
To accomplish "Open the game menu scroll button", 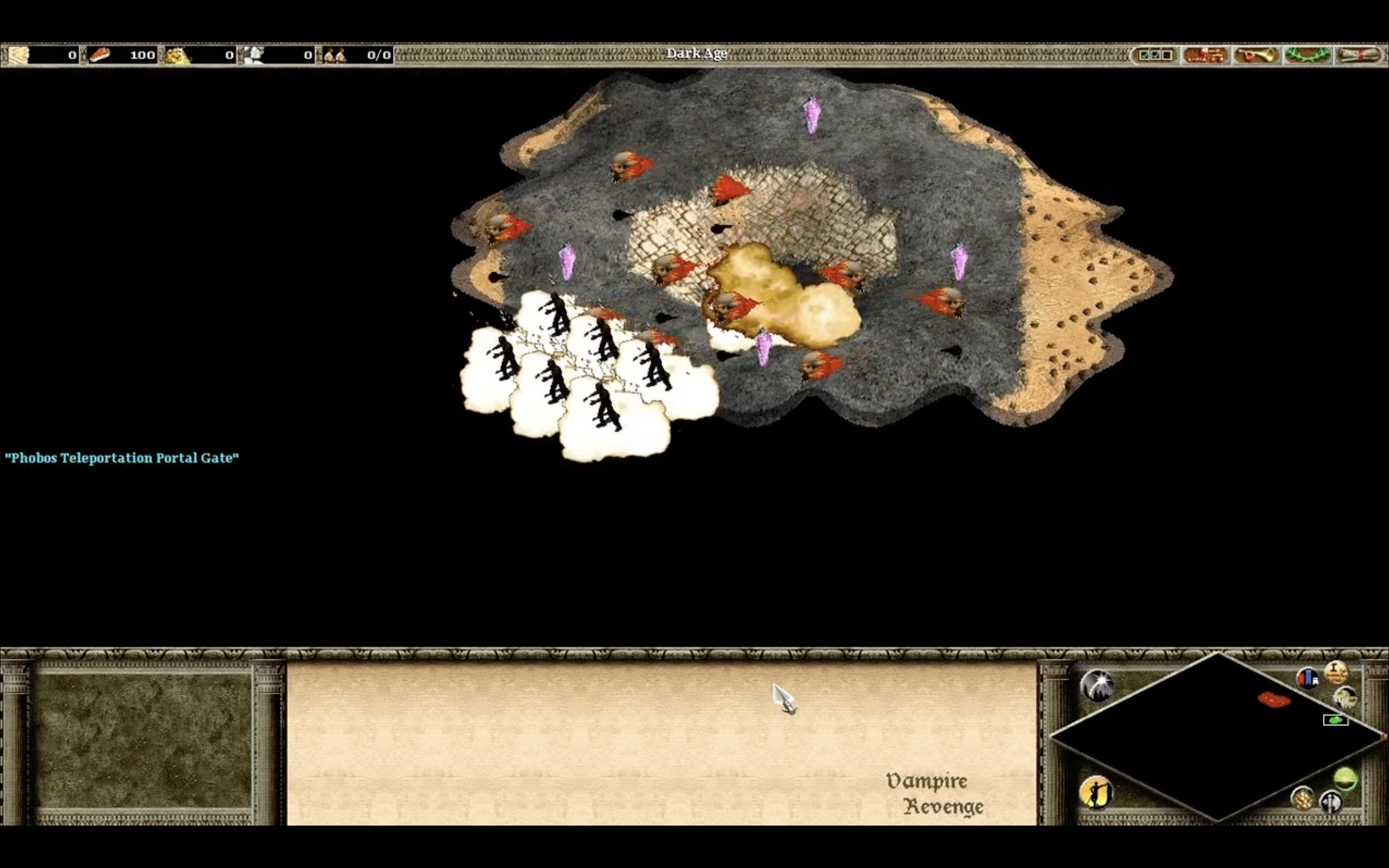I will [1359, 55].
